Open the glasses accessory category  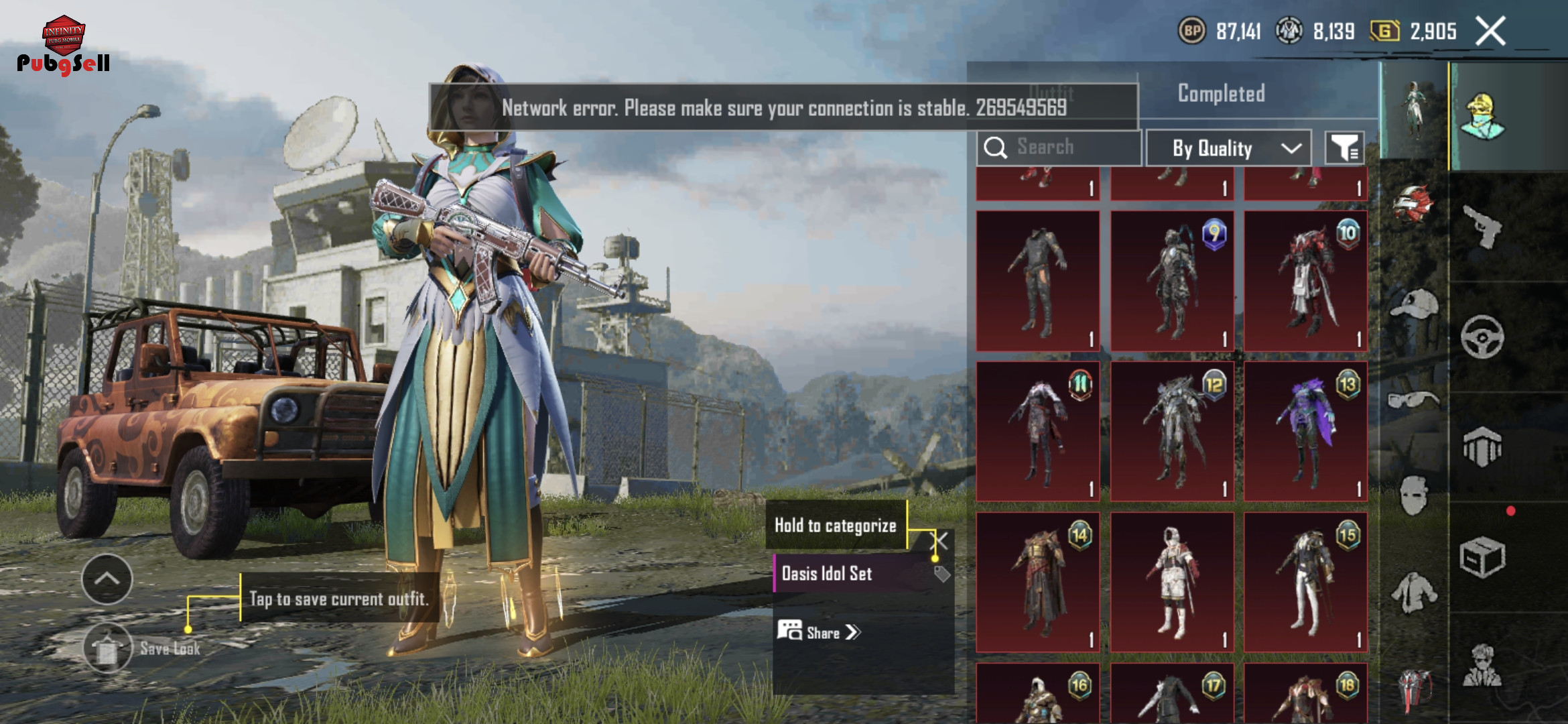(1413, 400)
